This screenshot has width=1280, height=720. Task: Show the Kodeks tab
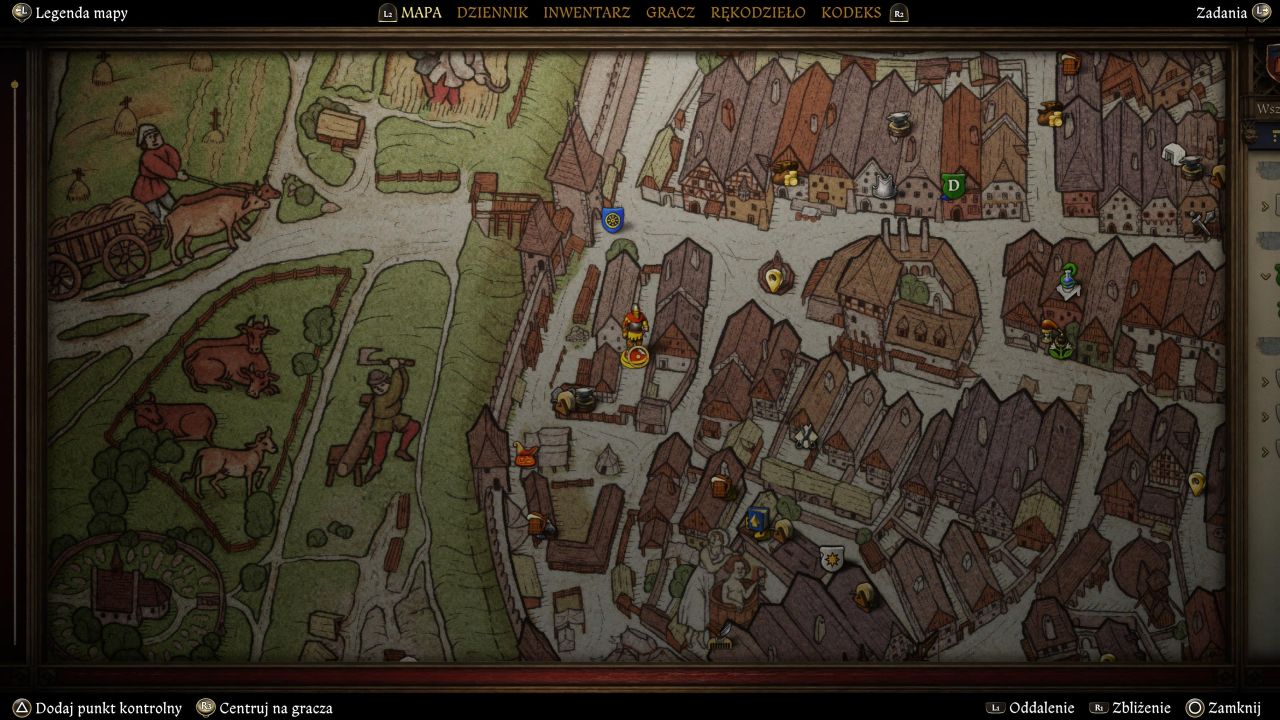(x=851, y=13)
